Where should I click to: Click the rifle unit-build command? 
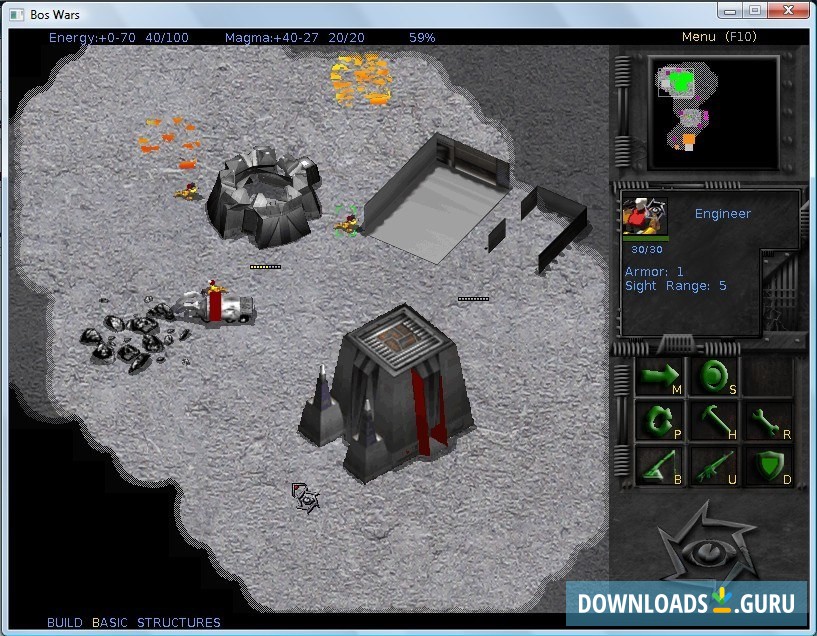click(x=715, y=464)
